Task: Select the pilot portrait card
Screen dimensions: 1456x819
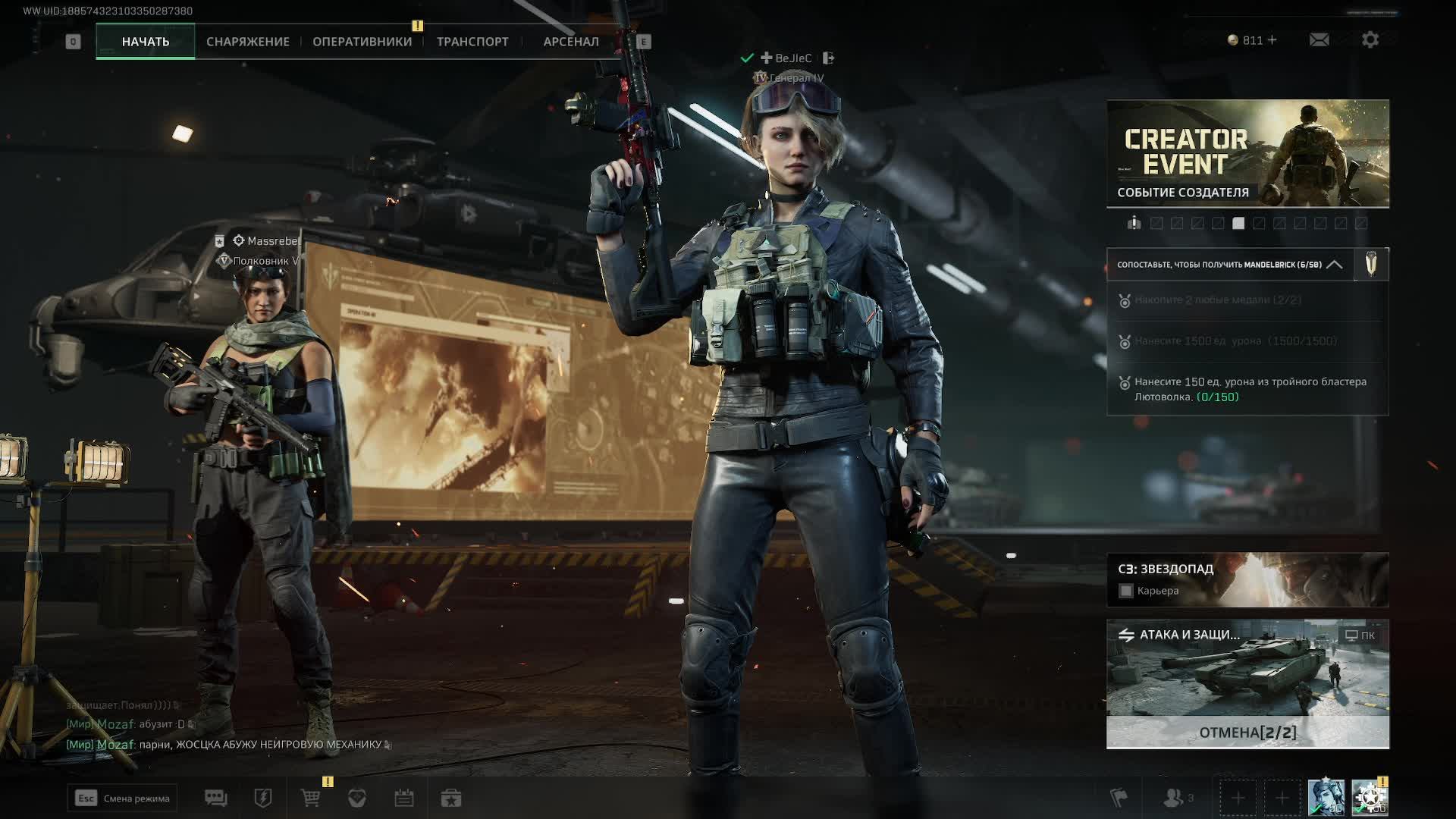Action: [x=1326, y=798]
